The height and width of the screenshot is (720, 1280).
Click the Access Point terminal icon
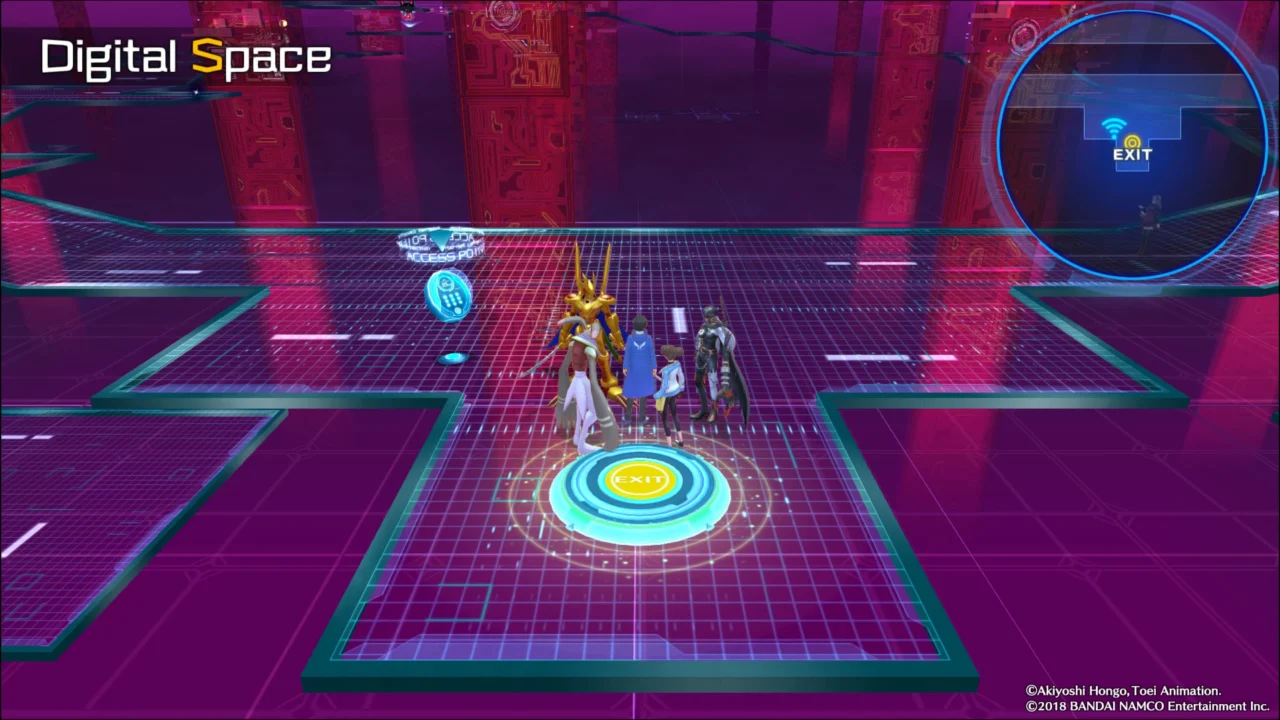tap(447, 295)
